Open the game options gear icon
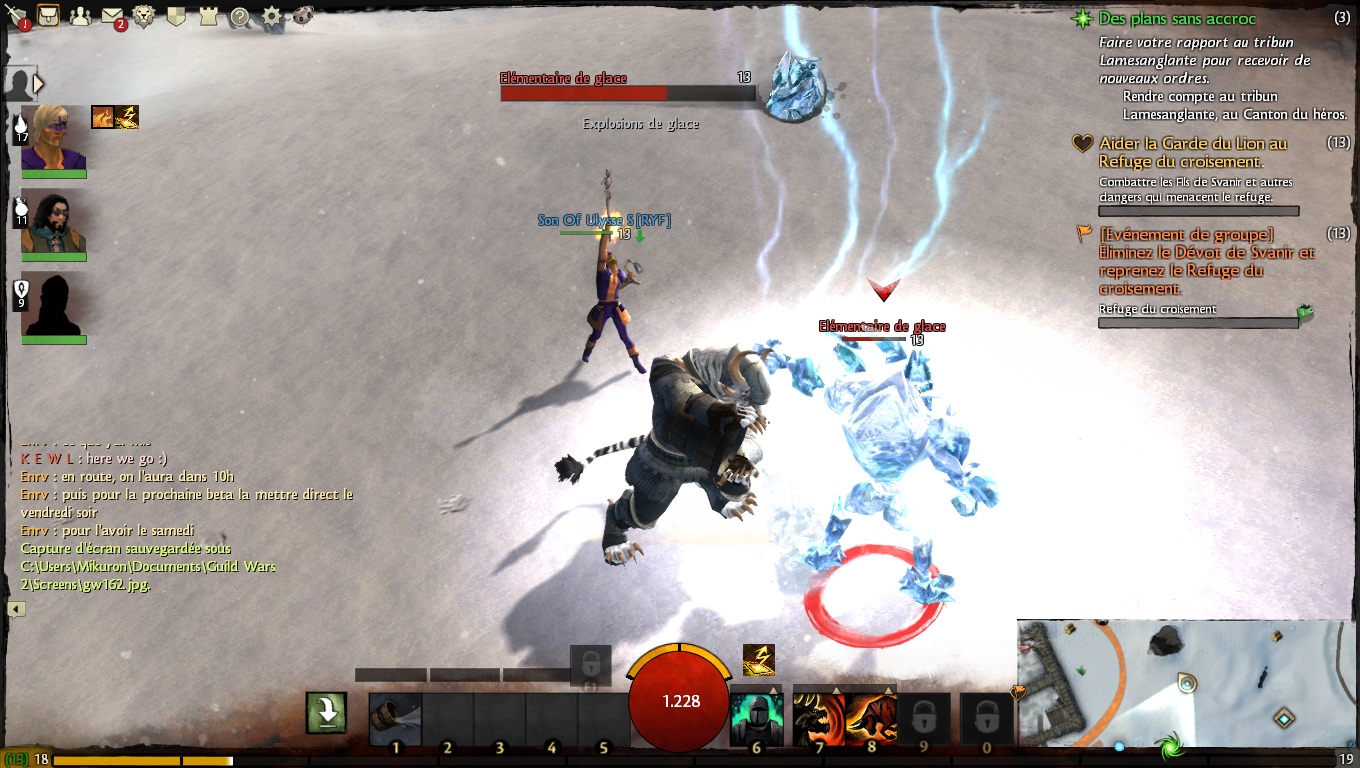 tap(272, 17)
